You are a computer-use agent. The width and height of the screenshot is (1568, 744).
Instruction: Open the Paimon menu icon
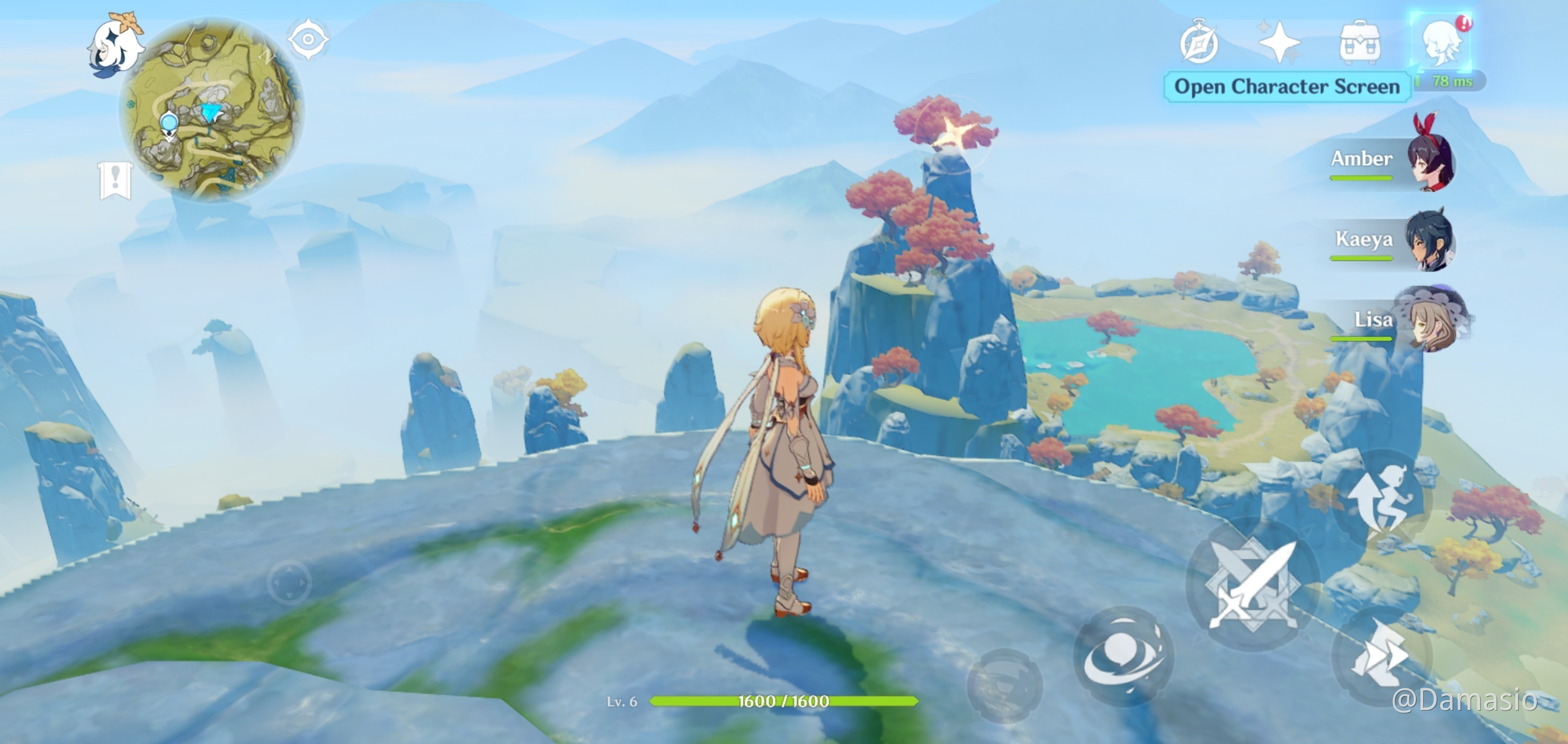(x=115, y=45)
